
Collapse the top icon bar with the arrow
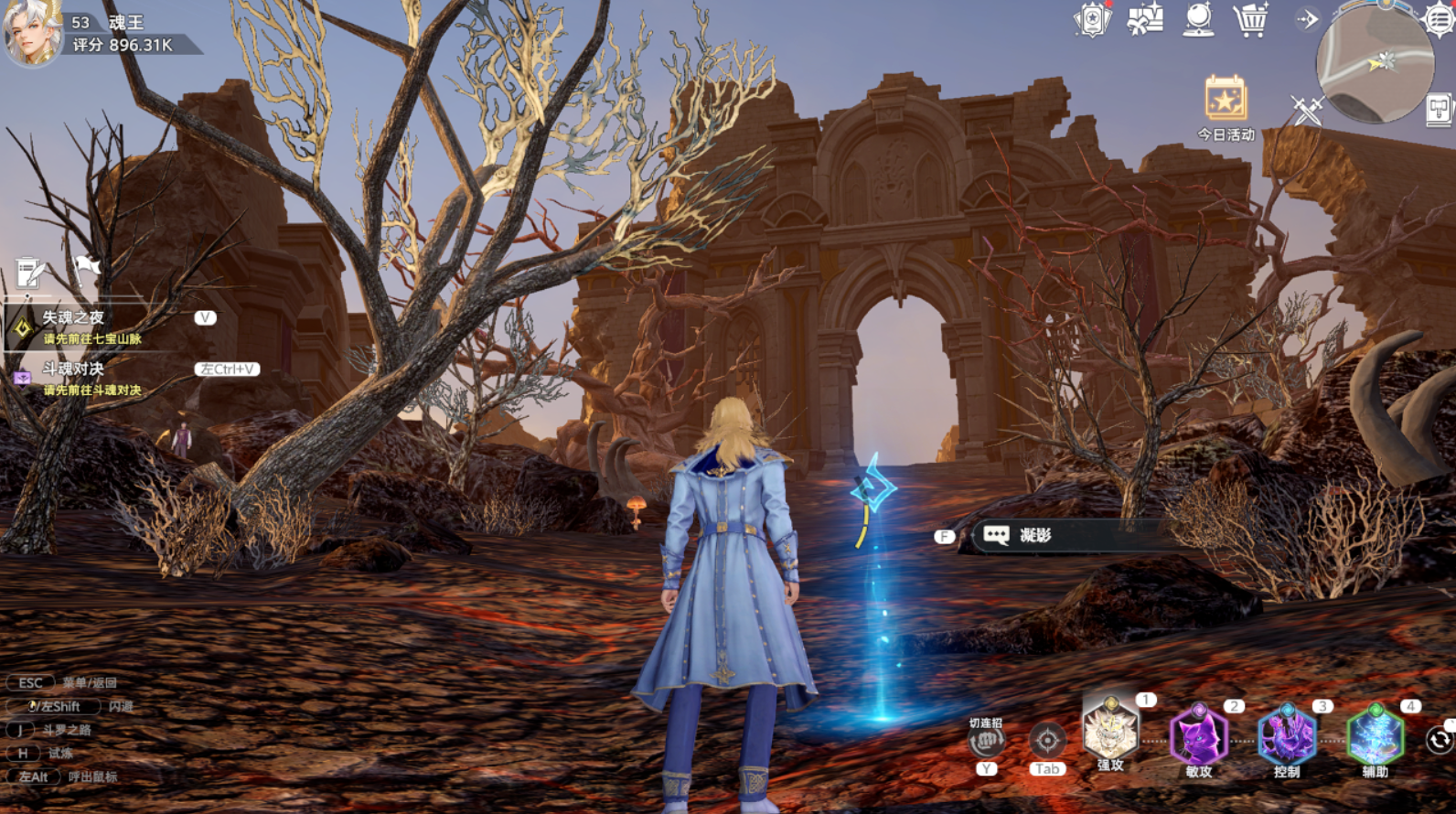click(1308, 19)
